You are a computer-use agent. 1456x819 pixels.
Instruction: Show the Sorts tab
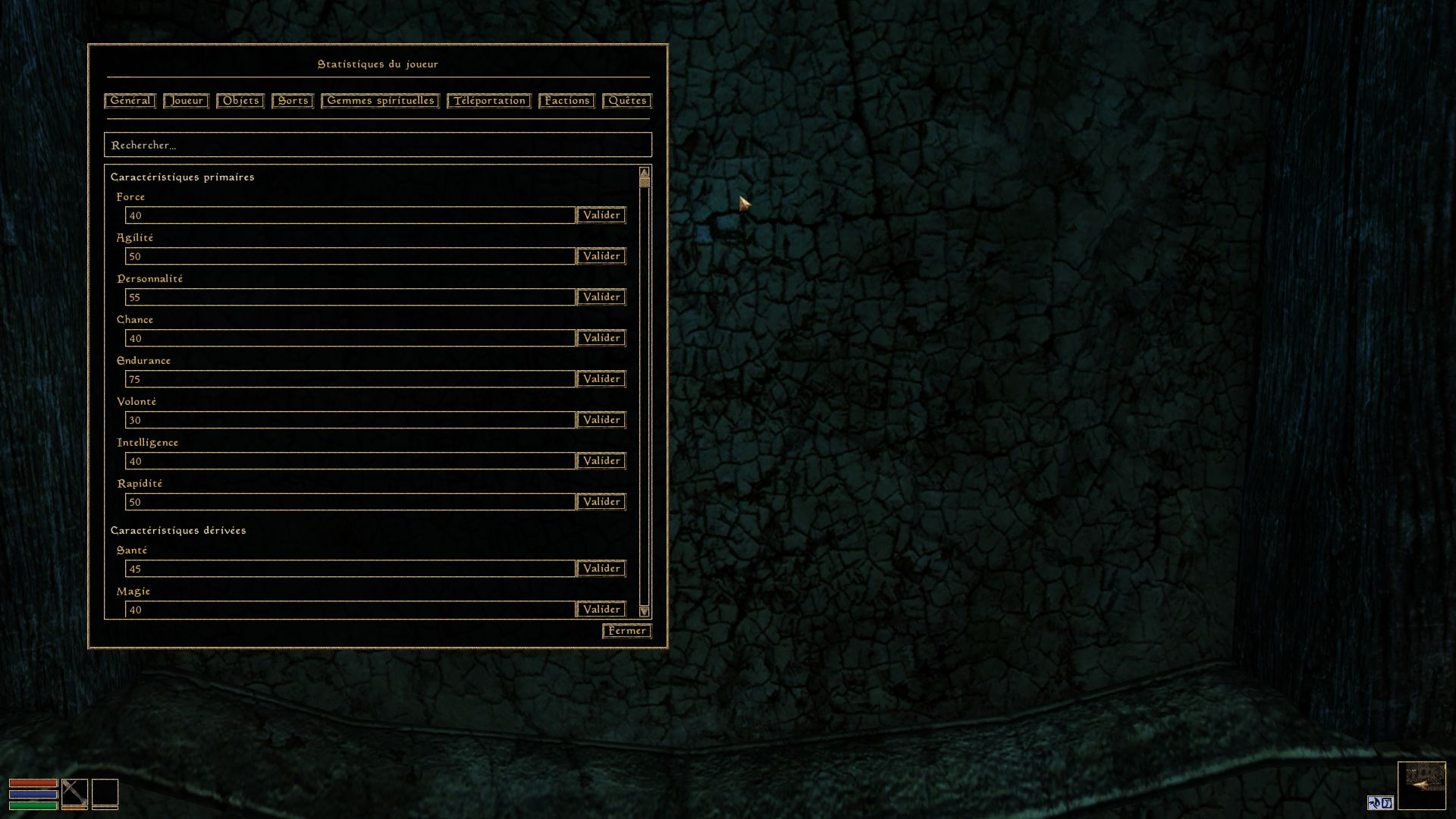(293, 101)
